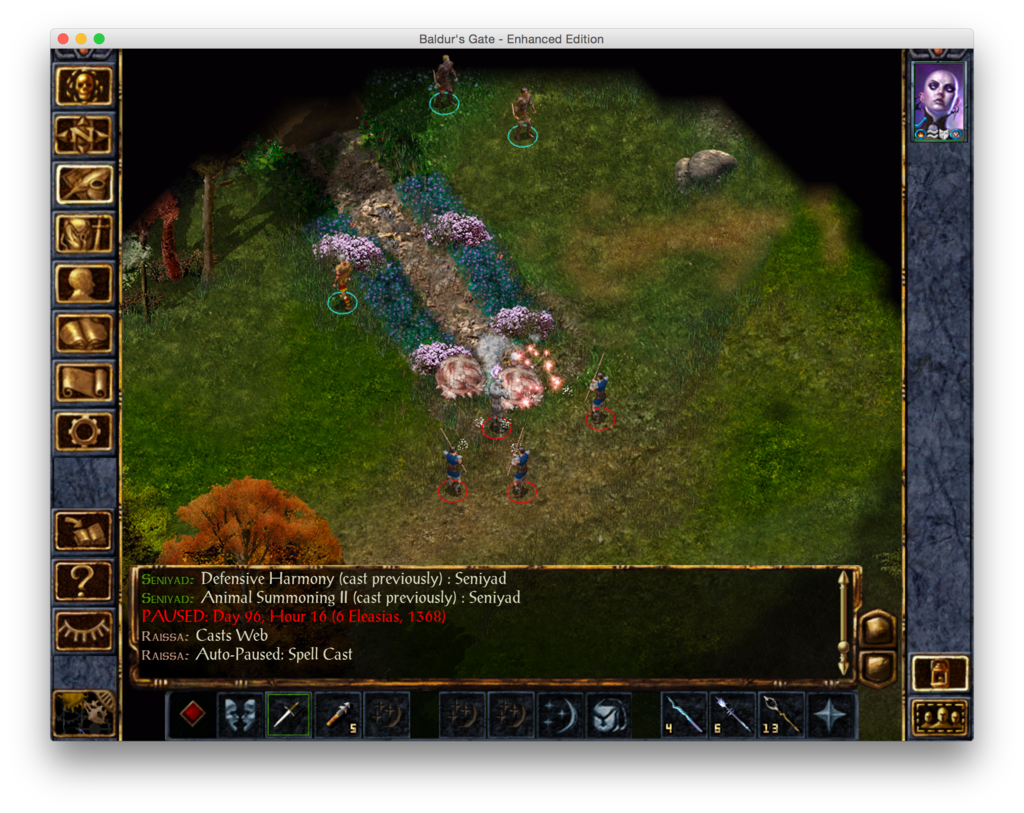Screen dimensions: 1024x813
Task: Open the character record head icon
Action: tap(84, 284)
